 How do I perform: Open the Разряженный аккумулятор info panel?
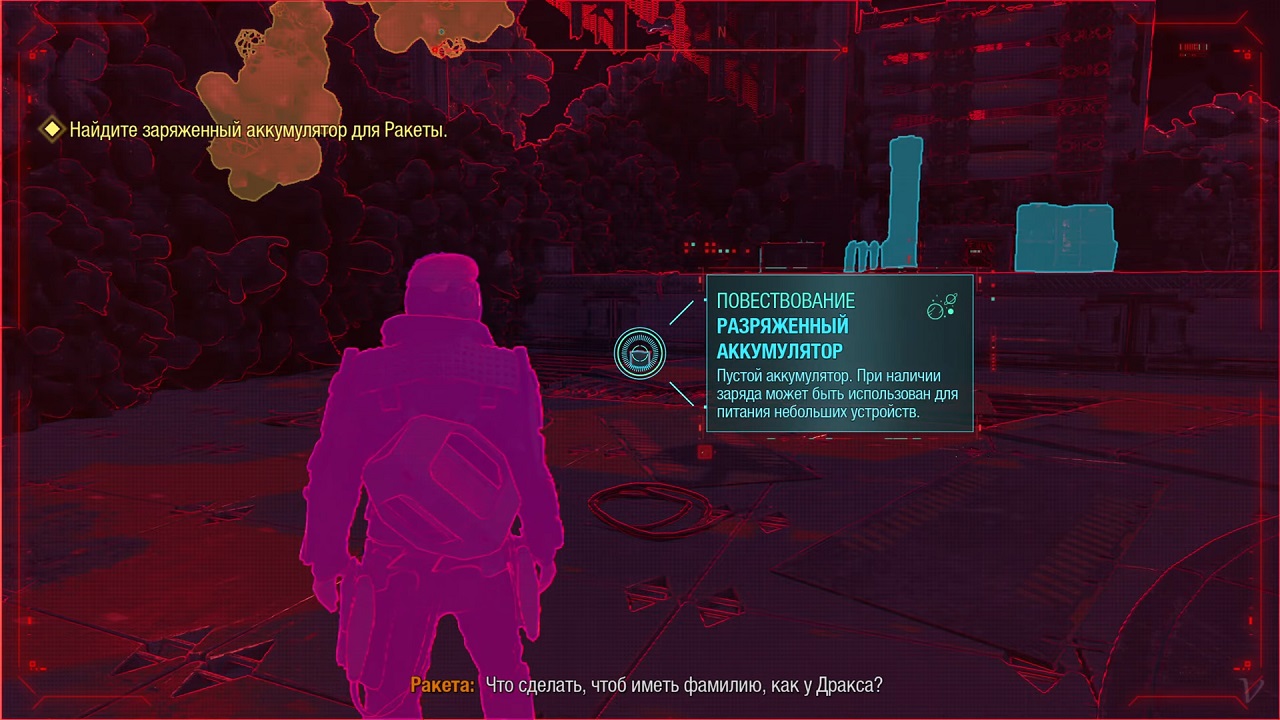839,354
